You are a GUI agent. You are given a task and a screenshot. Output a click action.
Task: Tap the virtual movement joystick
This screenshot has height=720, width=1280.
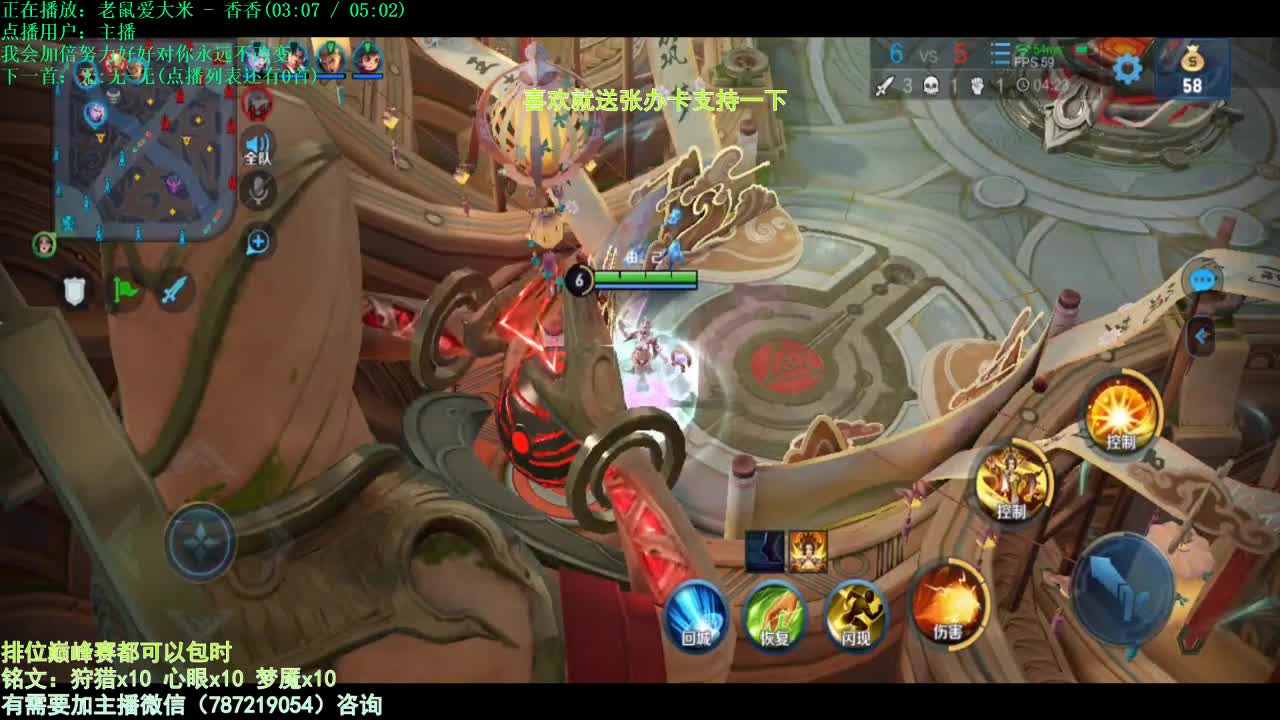[x=201, y=541]
